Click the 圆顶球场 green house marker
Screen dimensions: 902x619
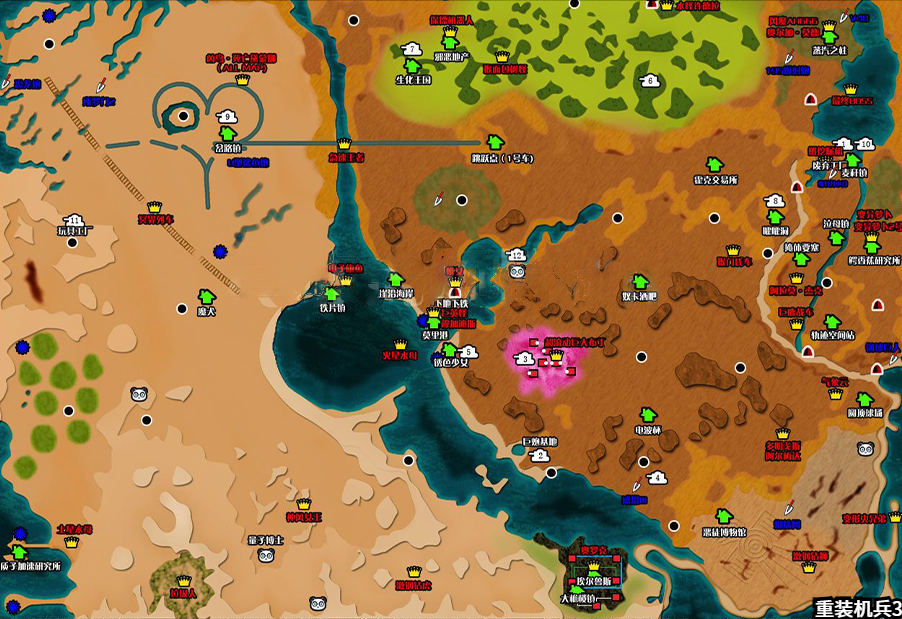865,399
